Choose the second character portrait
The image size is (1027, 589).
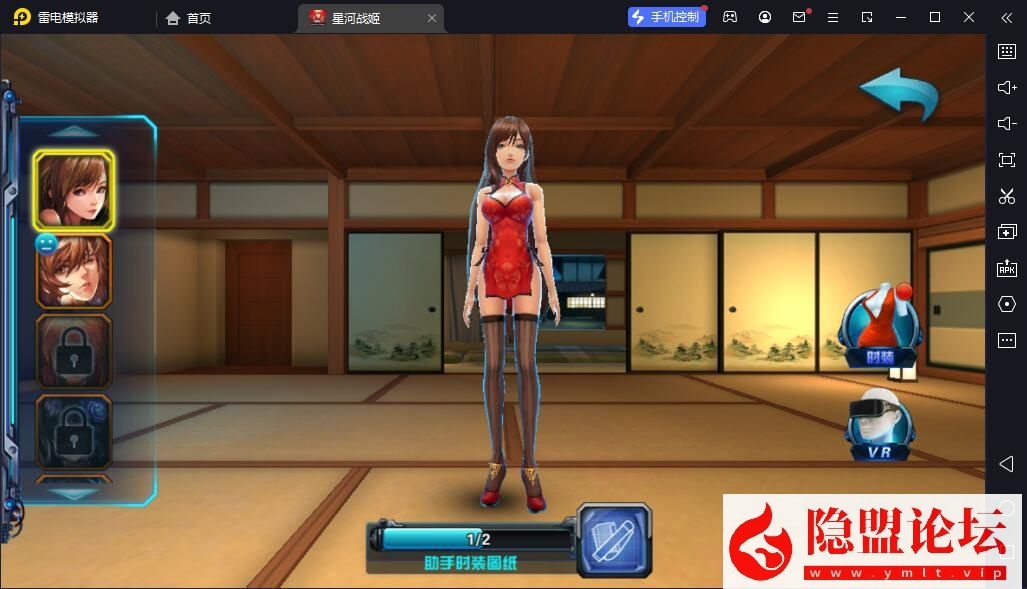click(74, 270)
